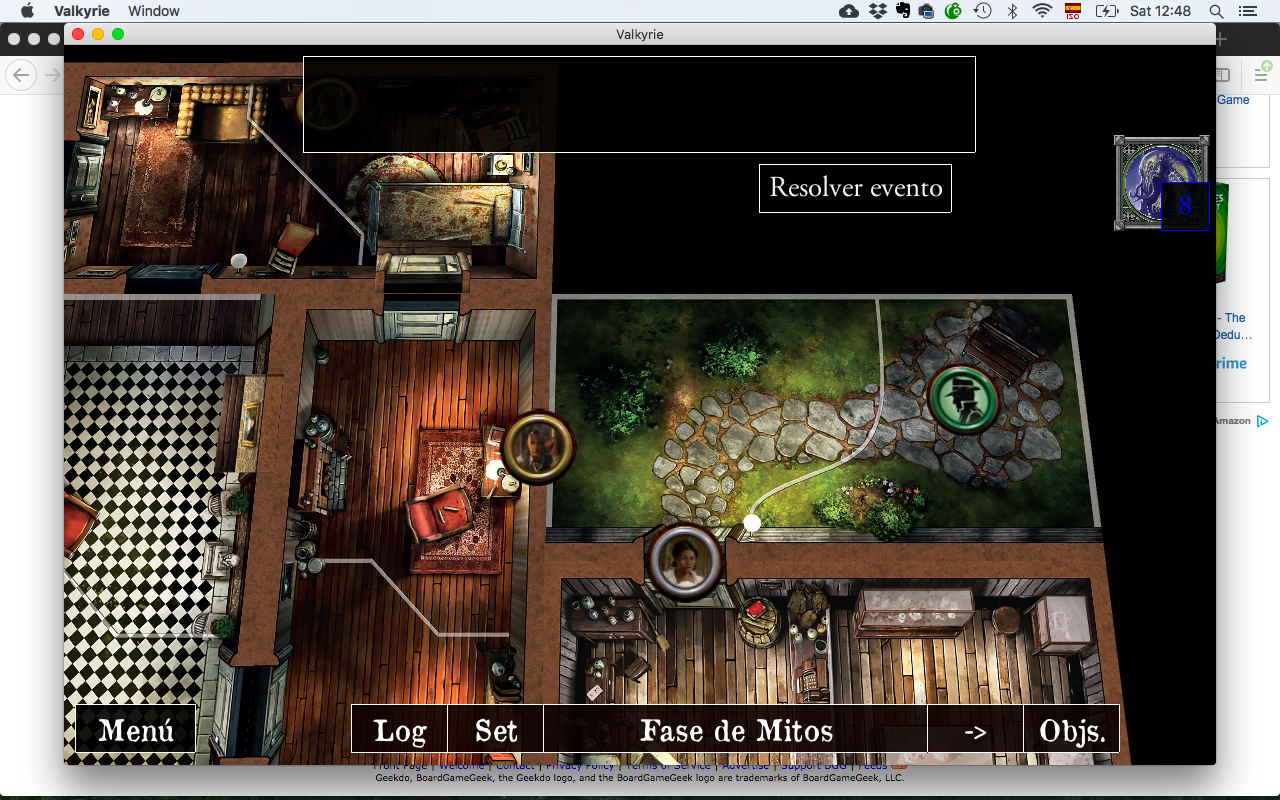Open Spotlight search

point(1216,11)
